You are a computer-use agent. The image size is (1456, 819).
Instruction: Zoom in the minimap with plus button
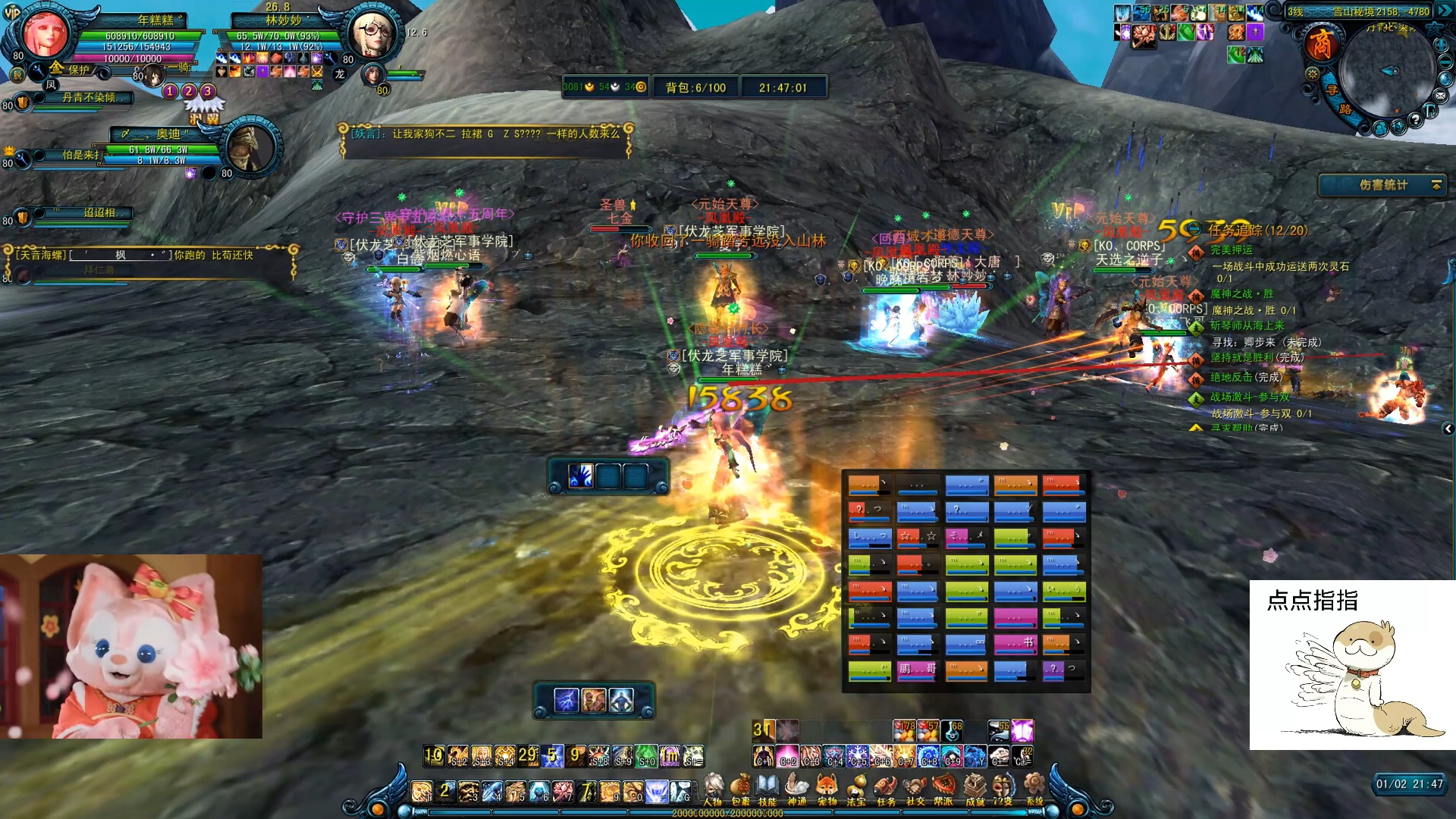click(1442, 44)
